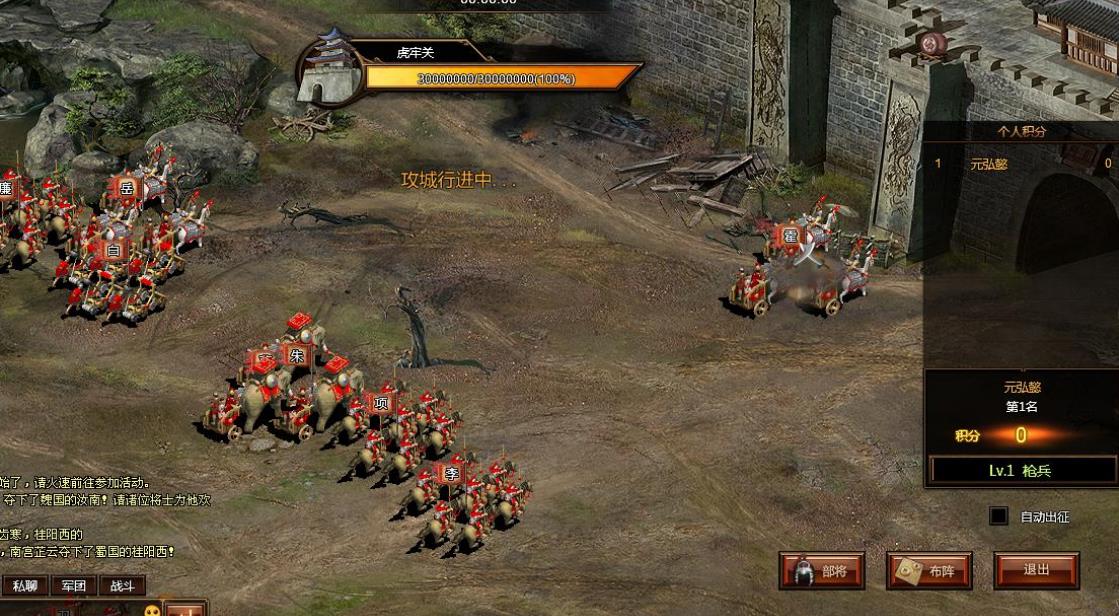Open the 部将 generals panel
This screenshot has height=616, width=1119.
(x=823, y=571)
